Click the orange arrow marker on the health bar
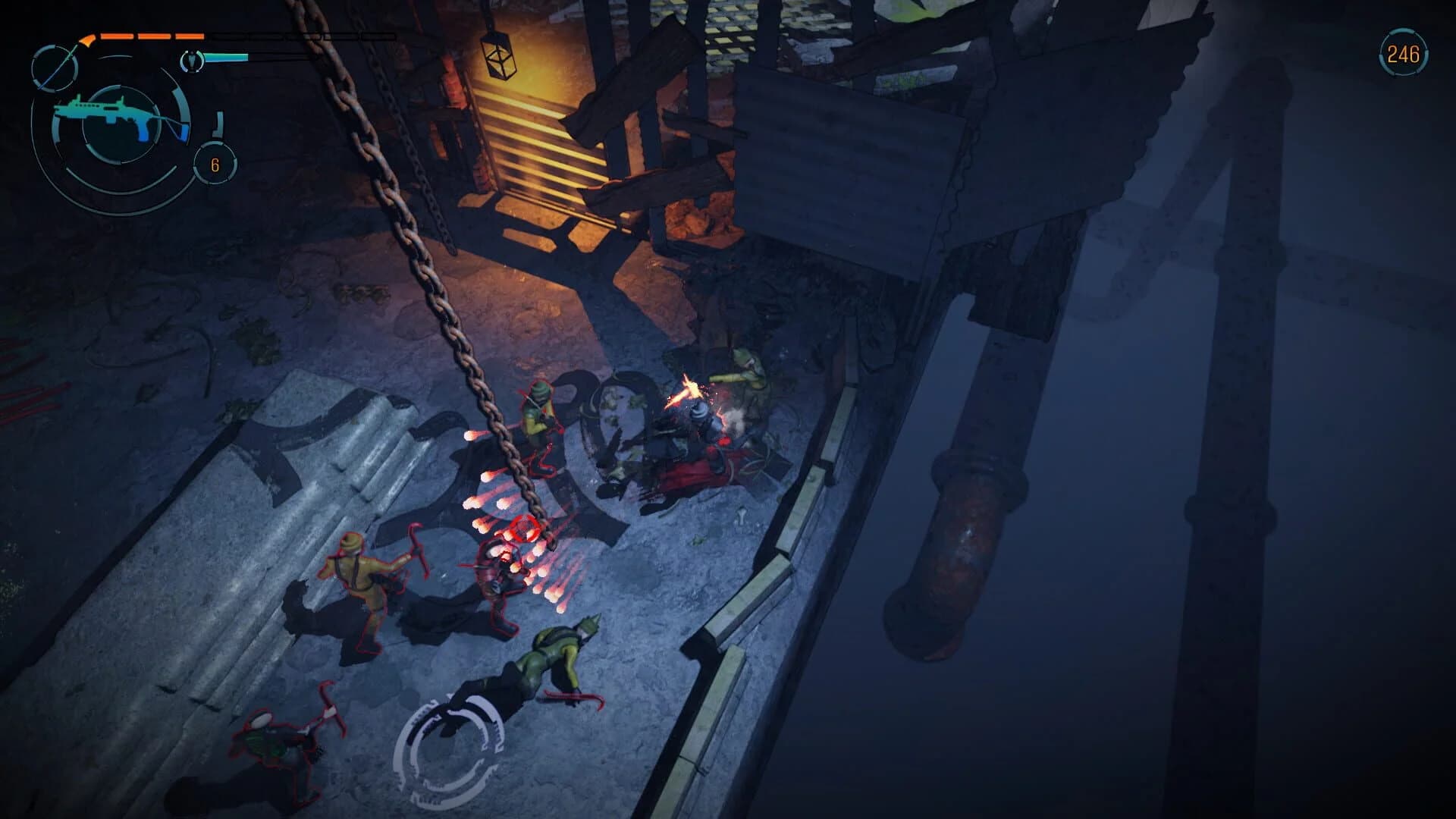 [87, 39]
